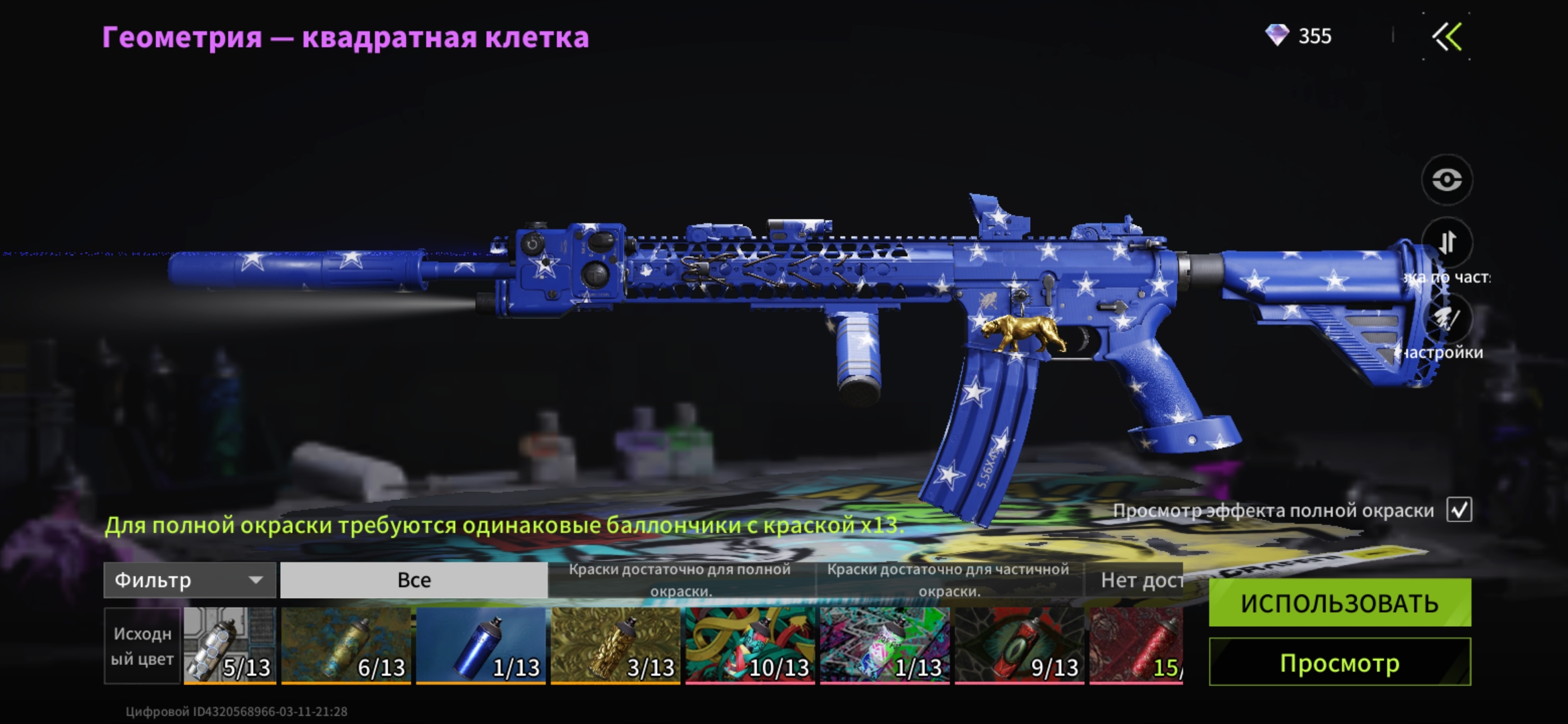Viewport: 1568px width, 724px height.
Task: Select the Исходный цвет original color tile
Action: (x=142, y=646)
